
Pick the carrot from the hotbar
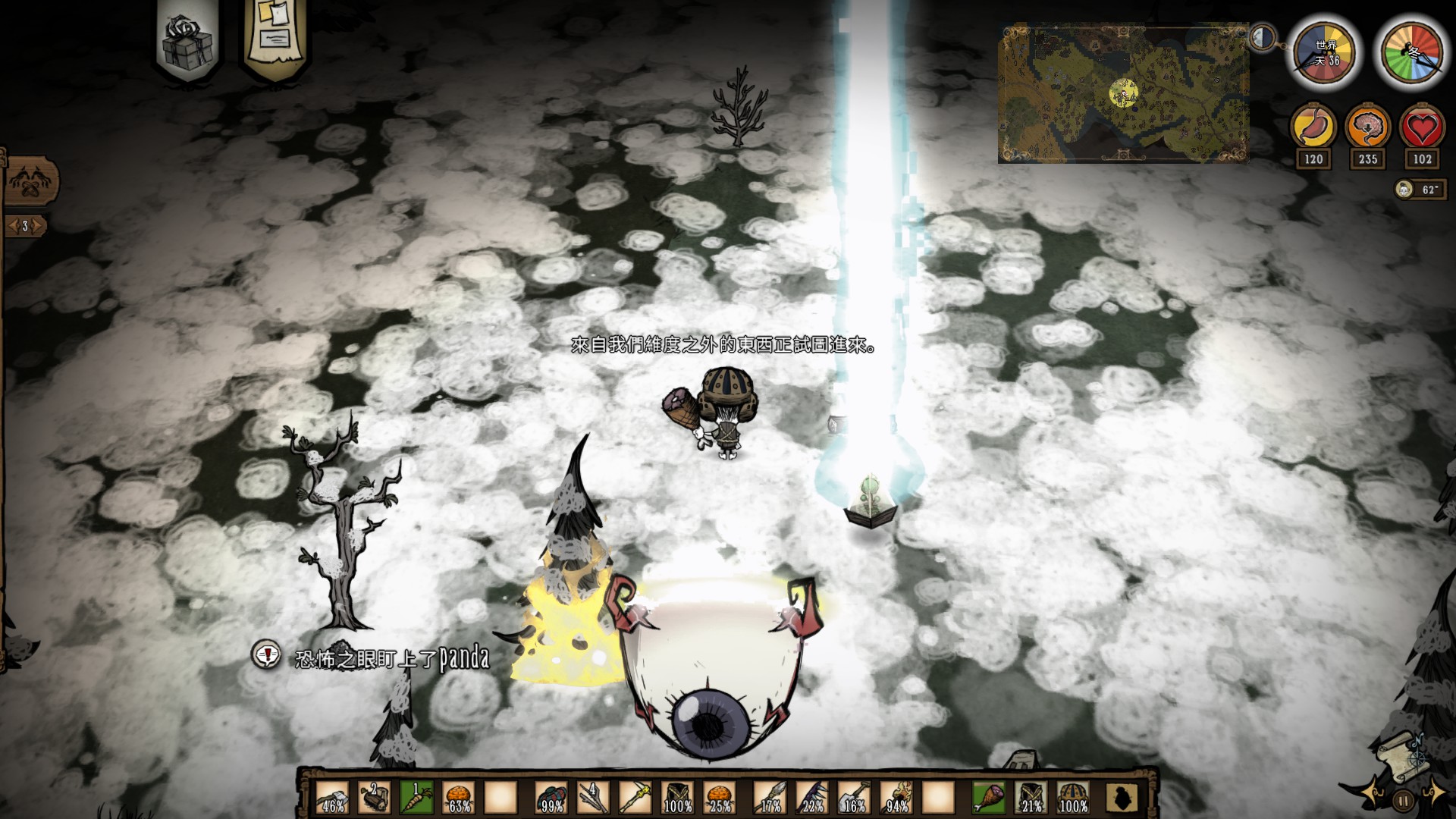[416, 798]
